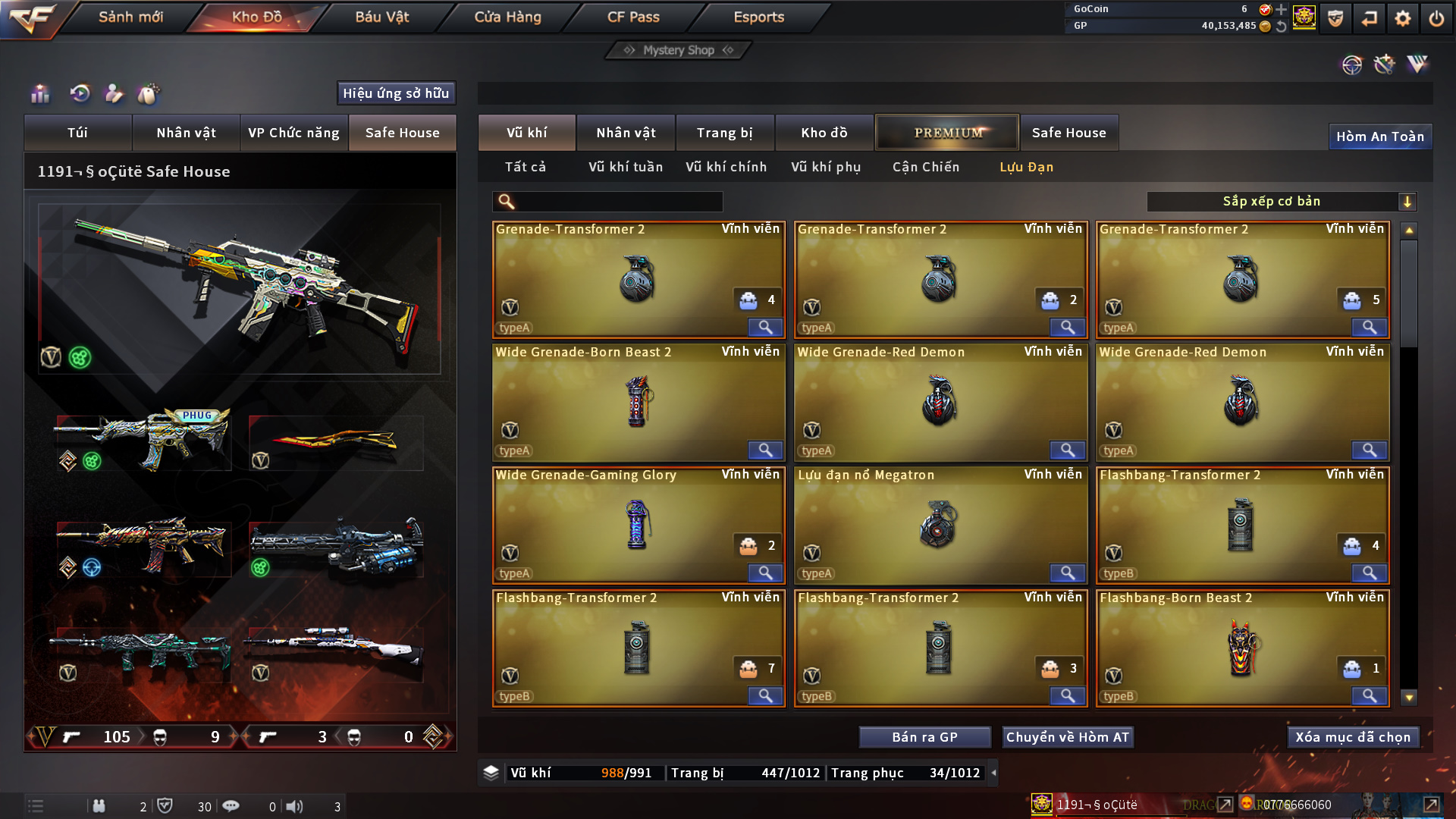
Task: Pick the Flashbang-Born Beast 2 item
Action: click(x=1241, y=648)
